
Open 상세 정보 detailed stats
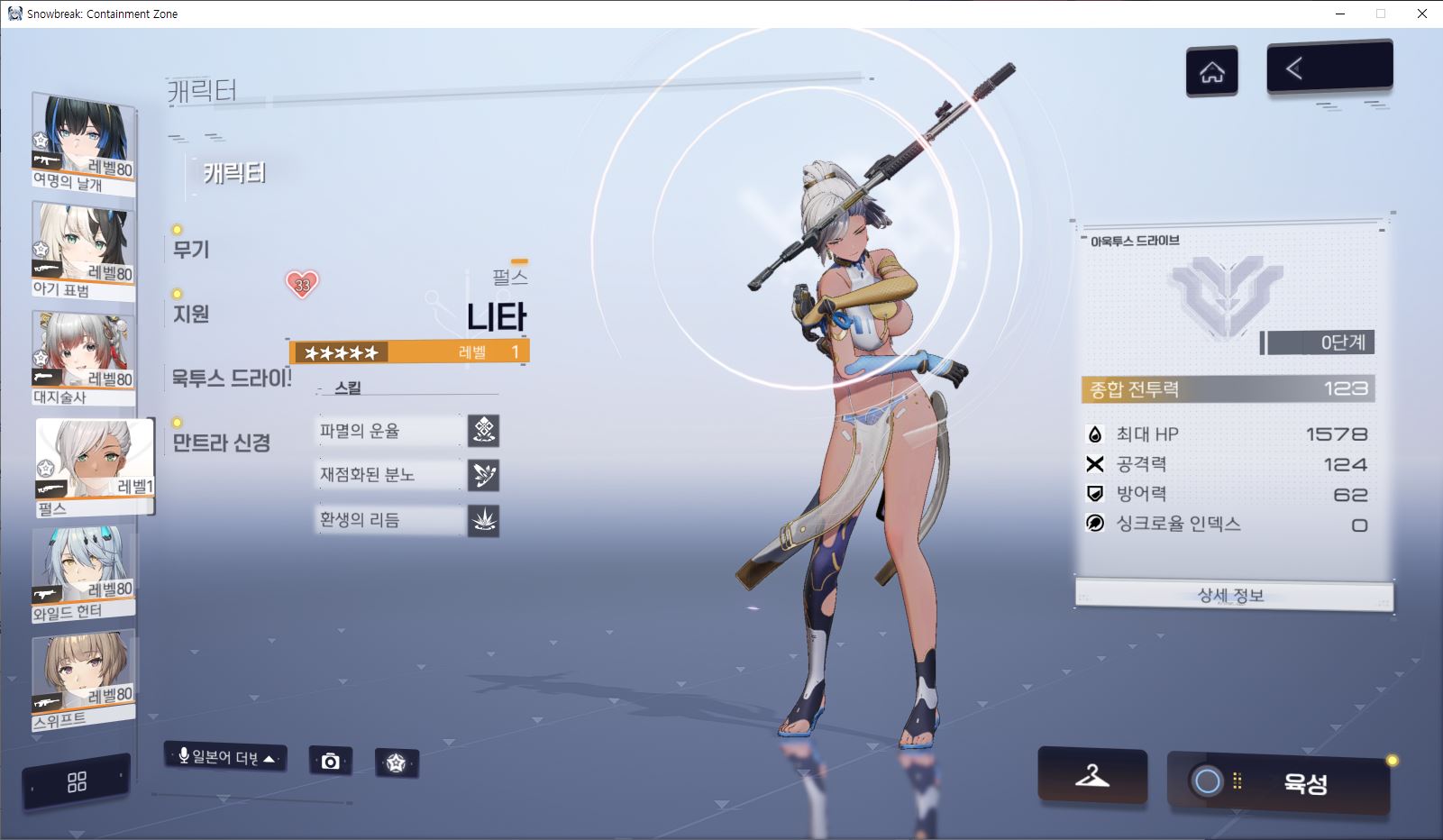(x=1233, y=596)
